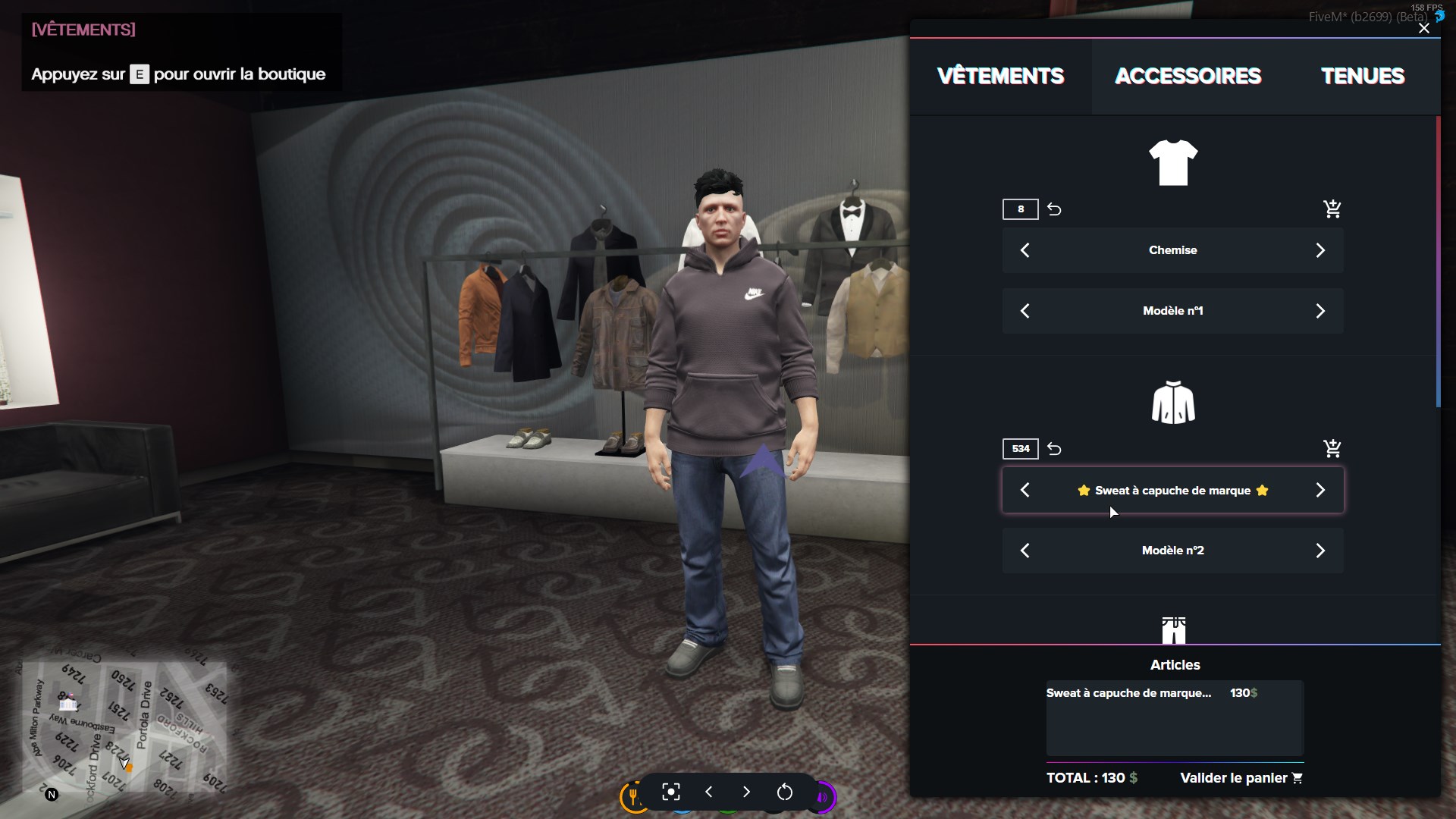Show previous item before Sweat à capuche
The height and width of the screenshot is (819, 1456).
[x=1025, y=490]
